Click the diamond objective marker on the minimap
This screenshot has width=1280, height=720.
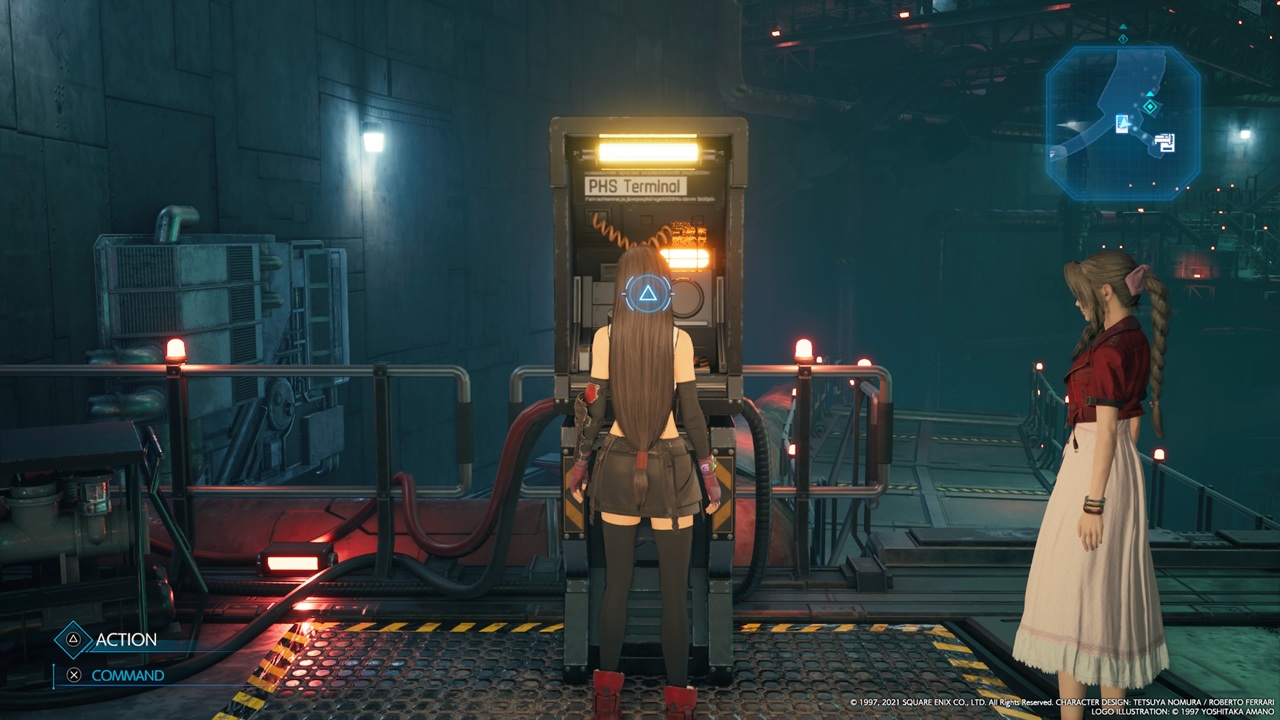(1150, 106)
